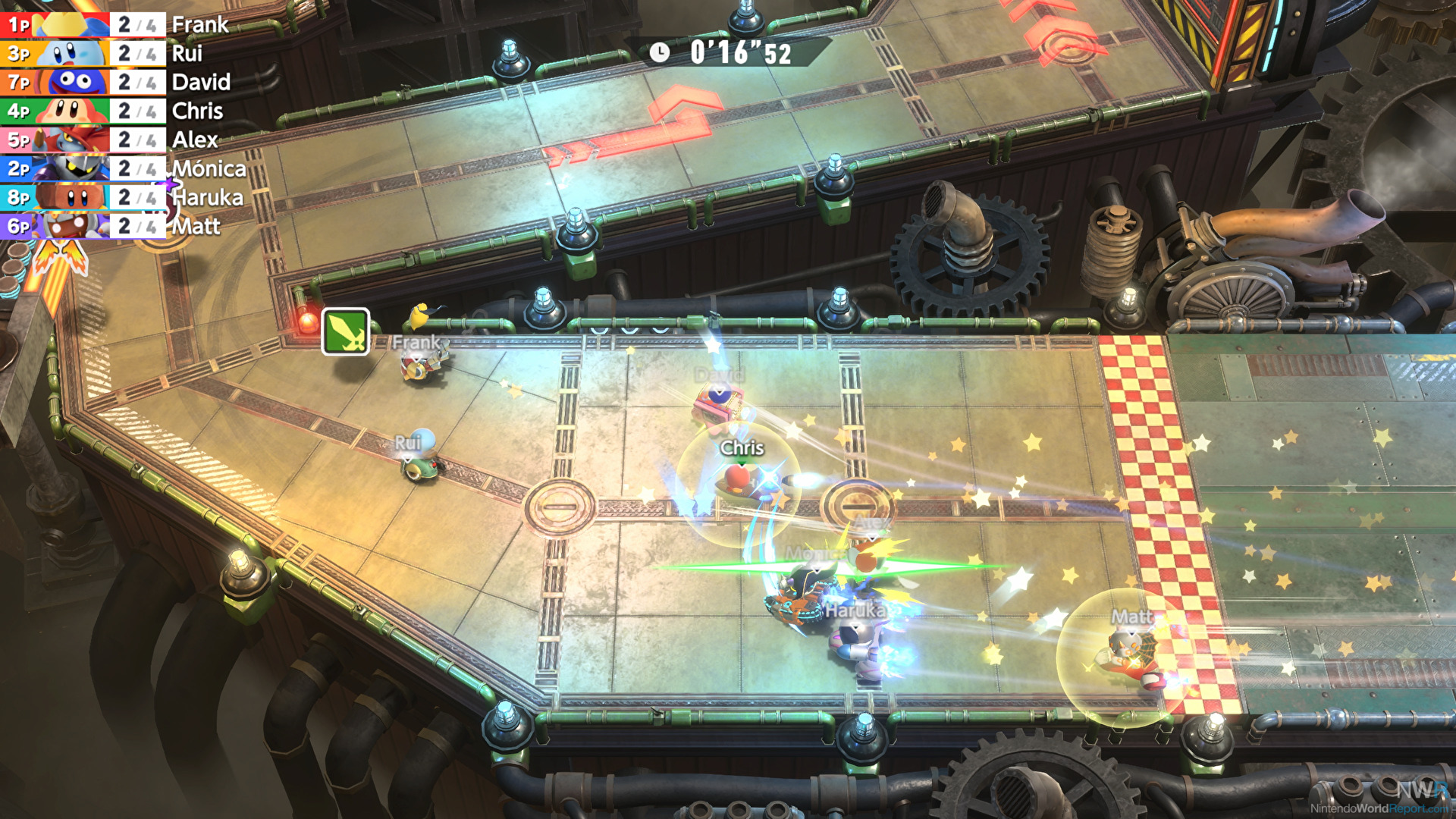Click Matt's row on the leaderboard
The width and height of the screenshot is (1456, 819).
[x=121, y=226]
